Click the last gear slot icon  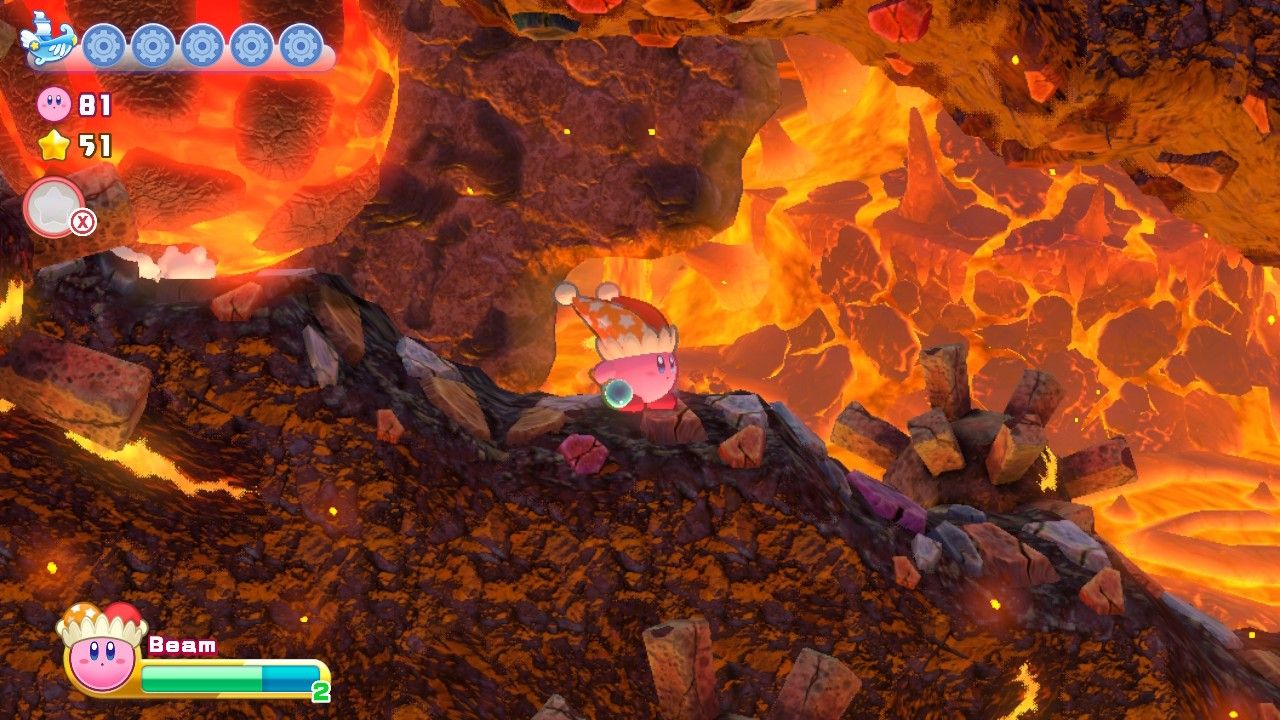coord(299,45)
